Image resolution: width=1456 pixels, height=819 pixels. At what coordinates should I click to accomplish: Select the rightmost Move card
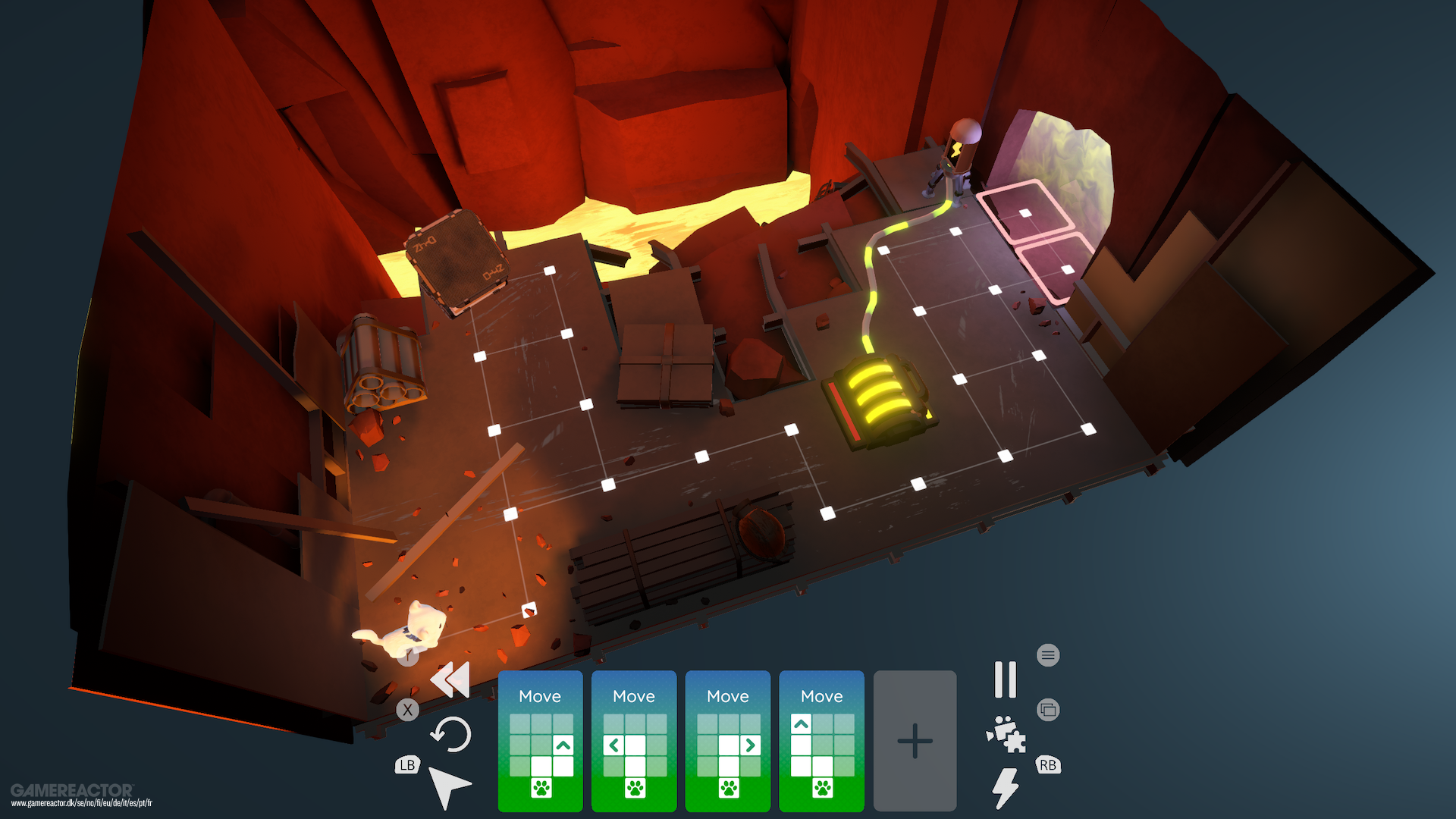pyautogui.click(x=821, y=739)
